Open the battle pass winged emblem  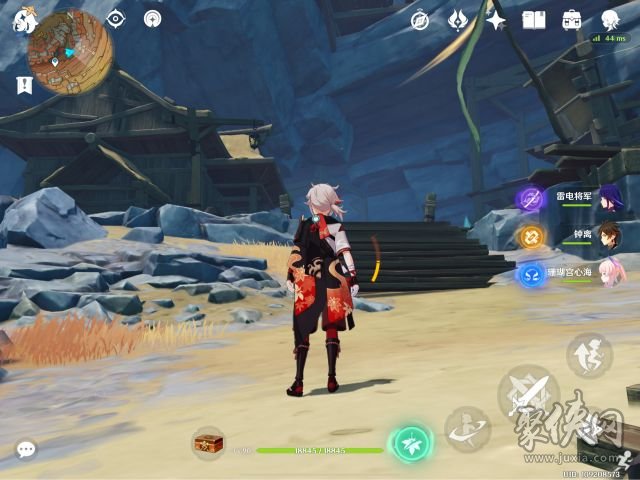point(458,20)
